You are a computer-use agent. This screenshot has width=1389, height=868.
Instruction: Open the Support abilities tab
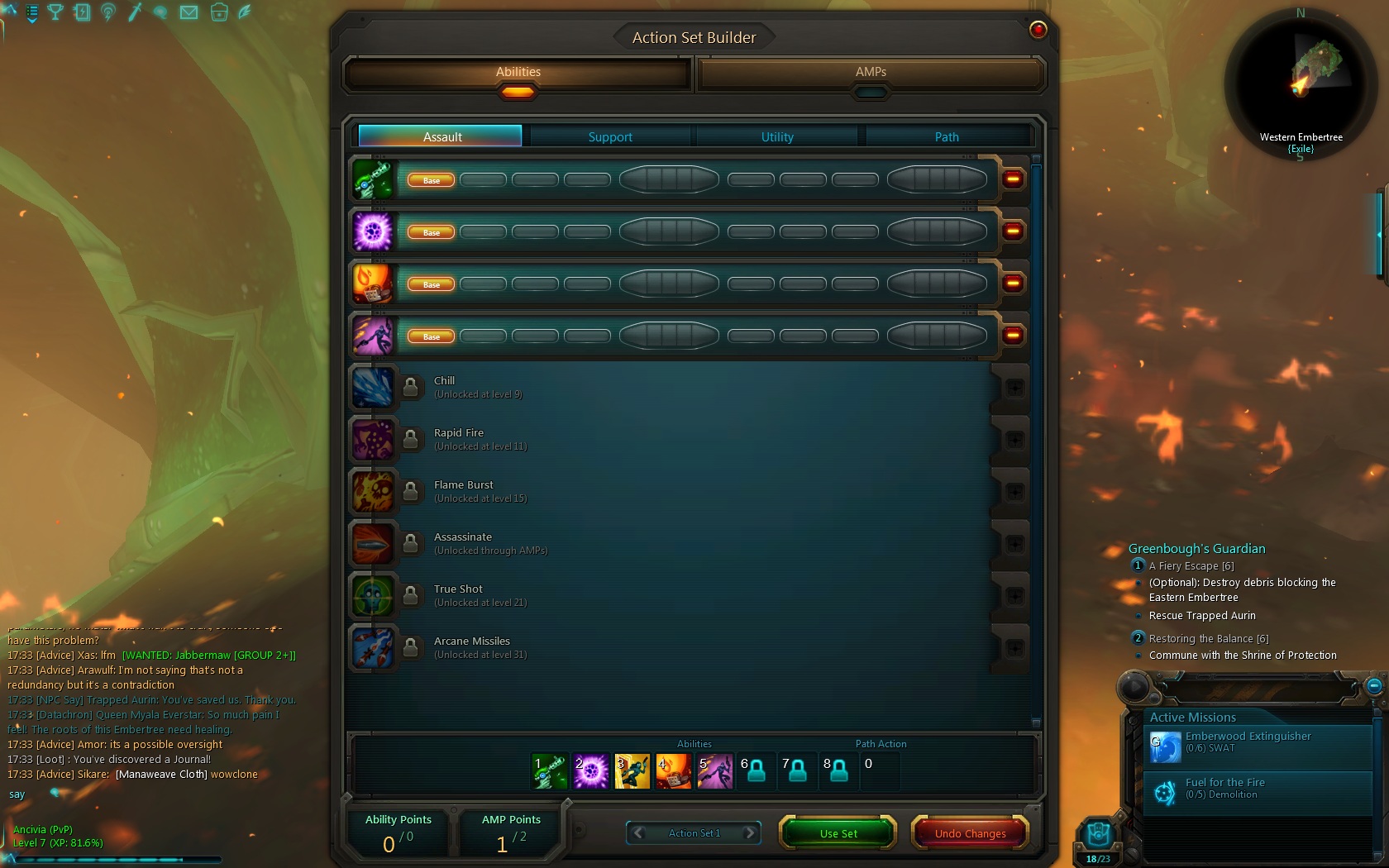click(610, 136)
